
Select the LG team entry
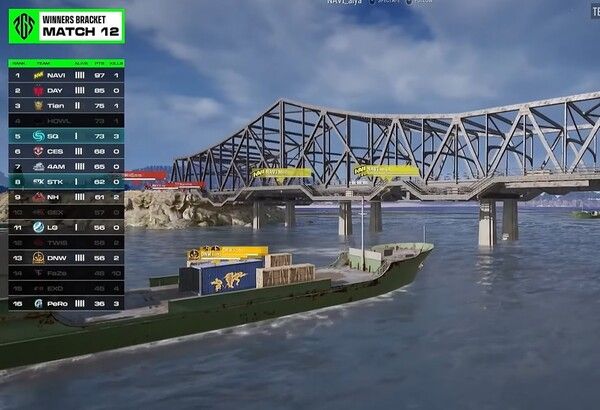pos(66,227)
